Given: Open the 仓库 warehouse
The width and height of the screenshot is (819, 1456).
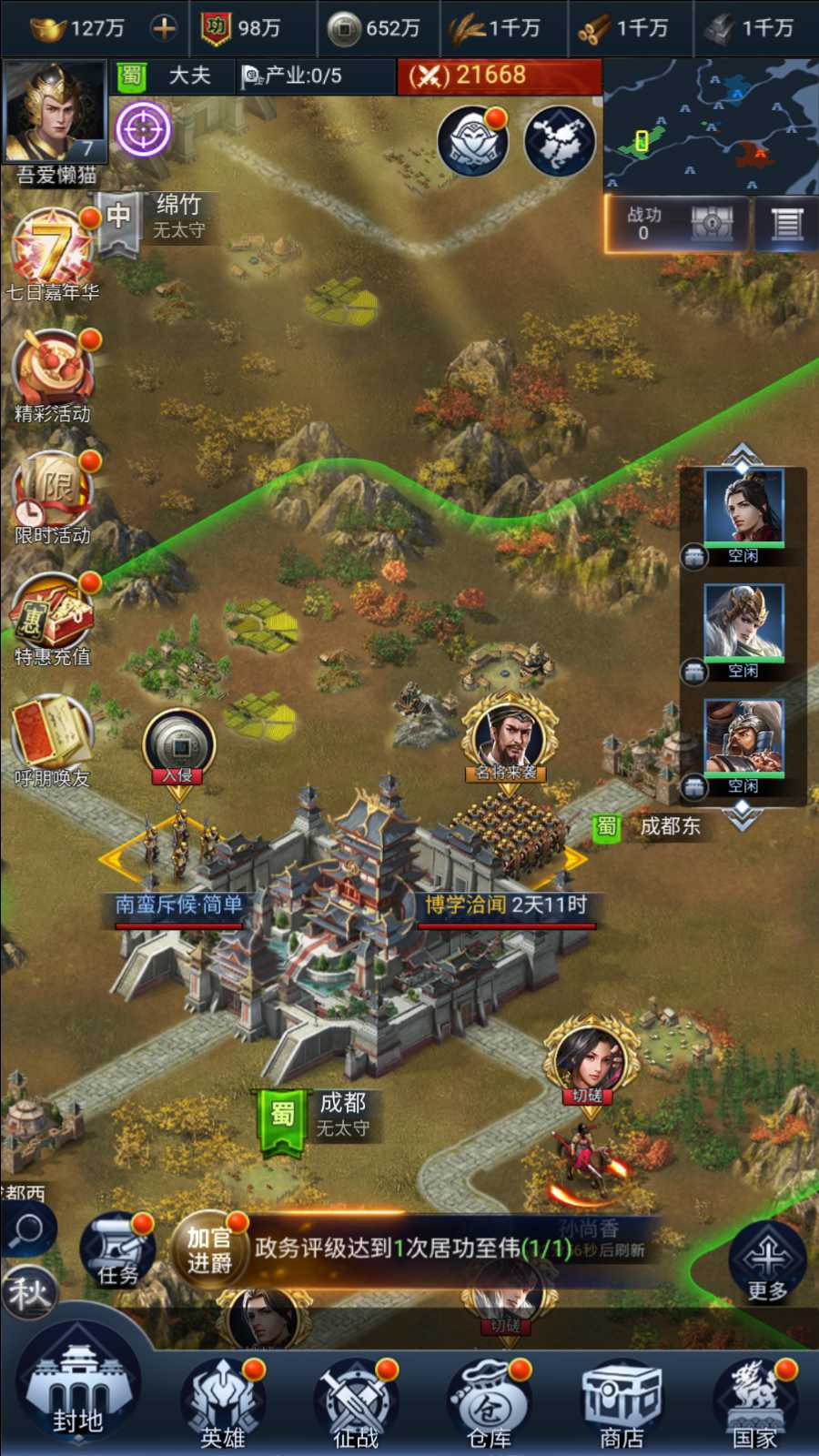Looking at the screenshot, I should tap(490, 1403).
